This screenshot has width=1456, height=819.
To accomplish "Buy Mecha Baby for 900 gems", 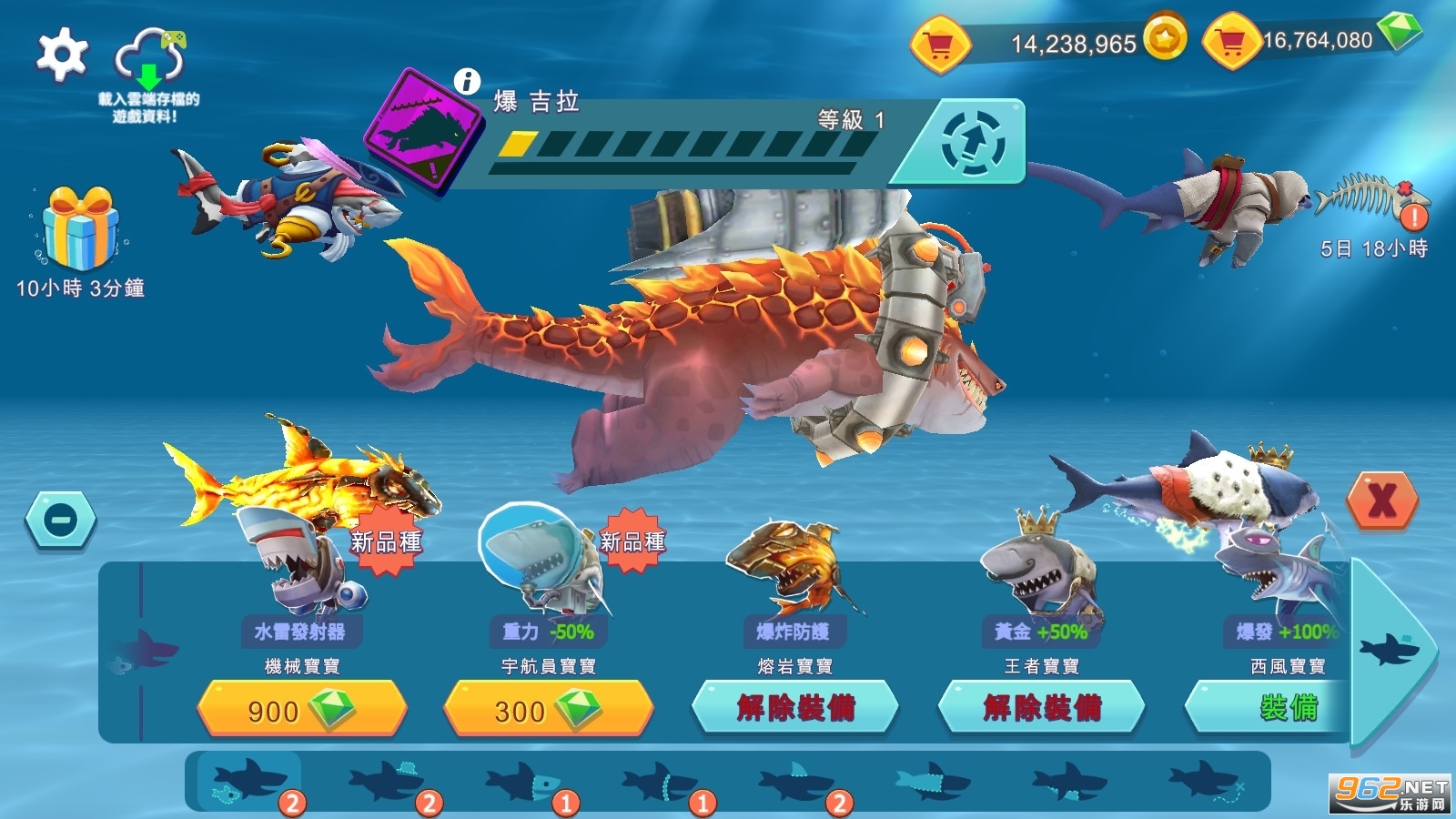I will pyautogui.click(x=301, y=709).
